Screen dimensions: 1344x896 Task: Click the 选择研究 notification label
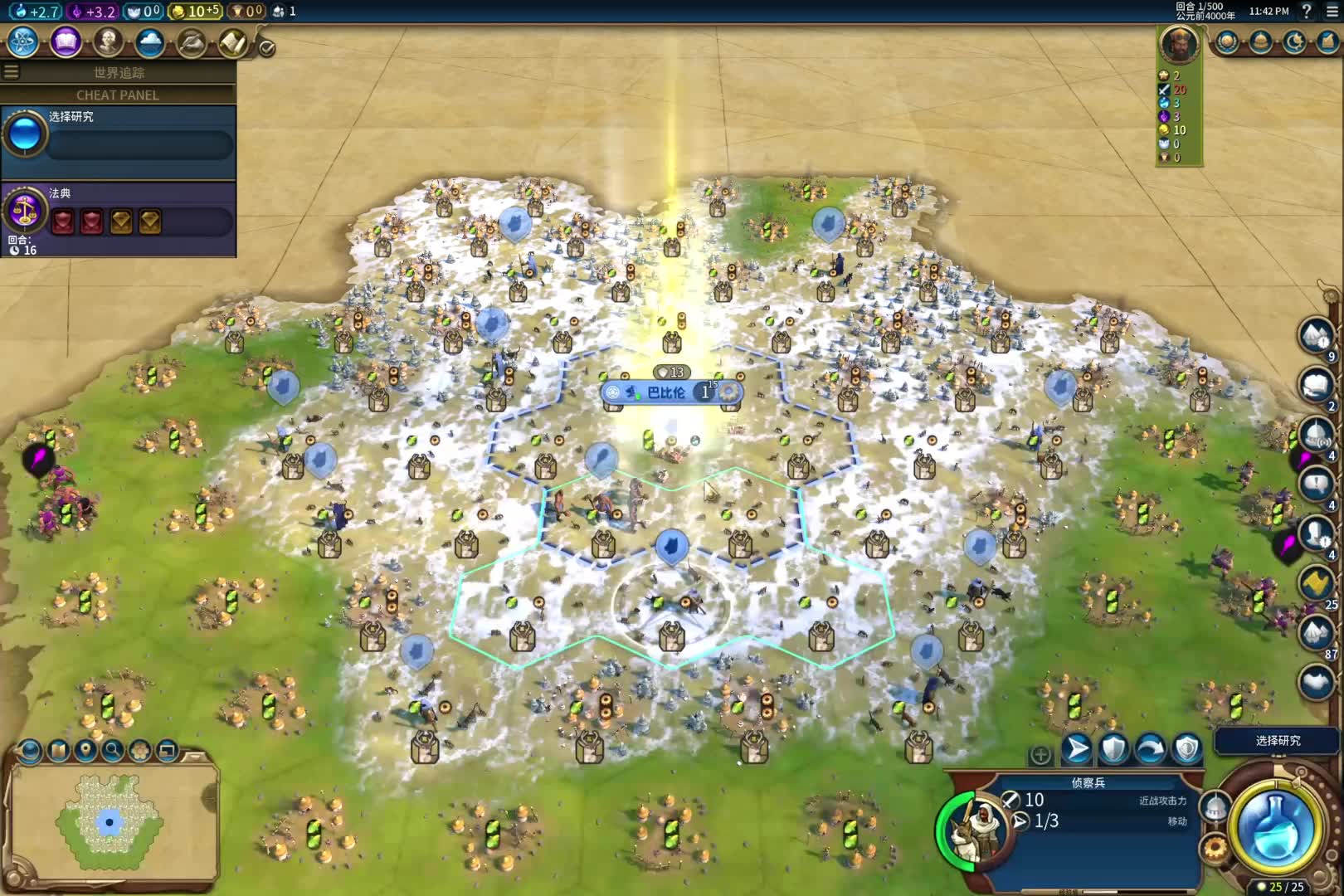1278,740
